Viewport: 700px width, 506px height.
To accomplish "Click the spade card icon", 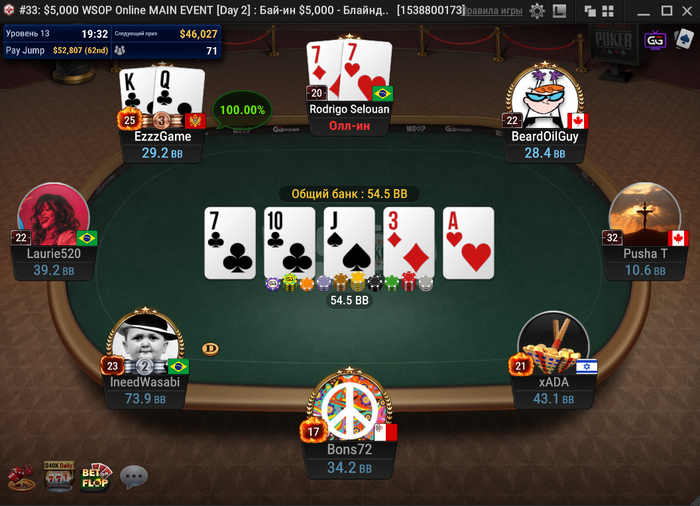I will (683, 40).
